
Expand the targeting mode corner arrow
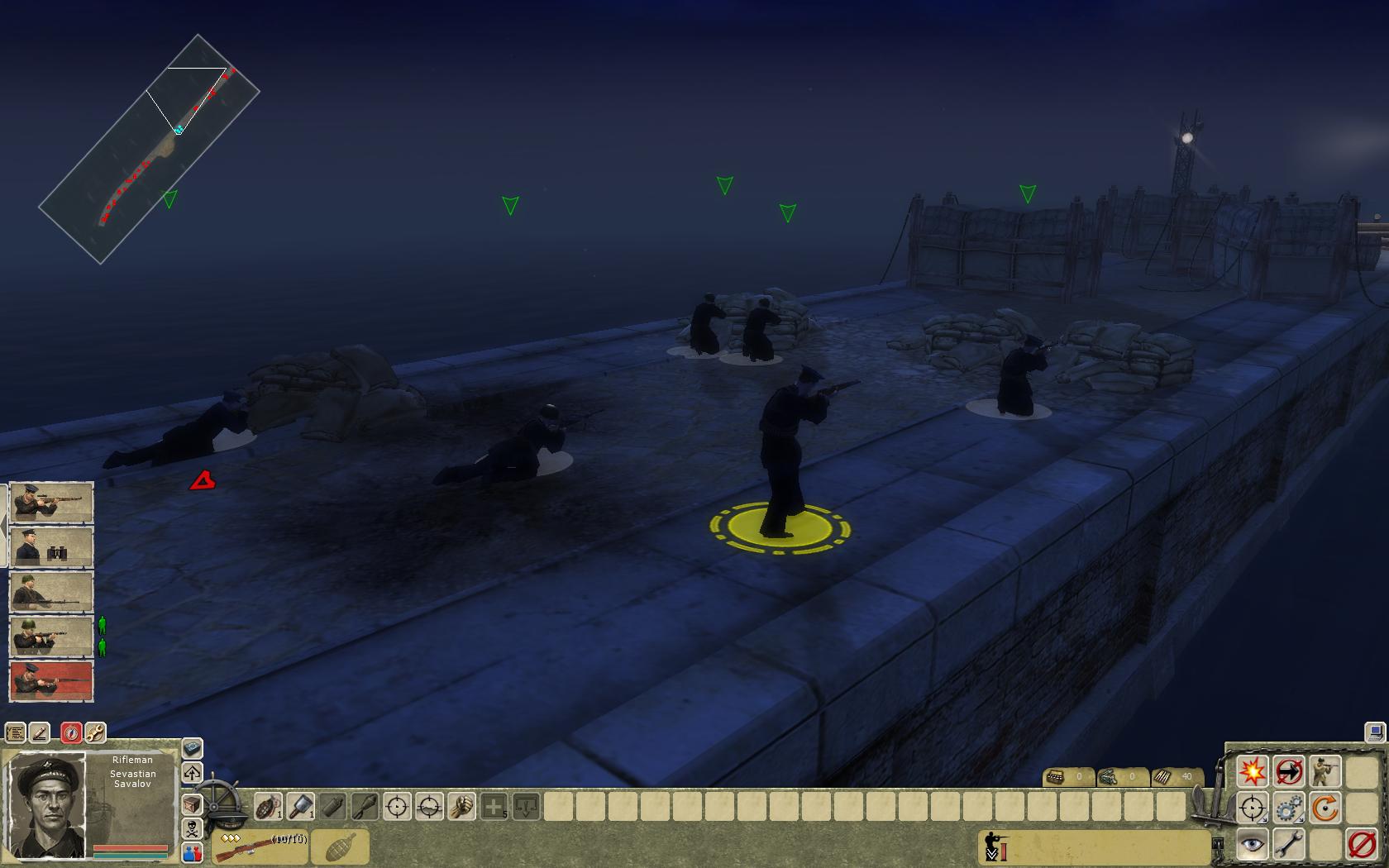click(1264, 819)
